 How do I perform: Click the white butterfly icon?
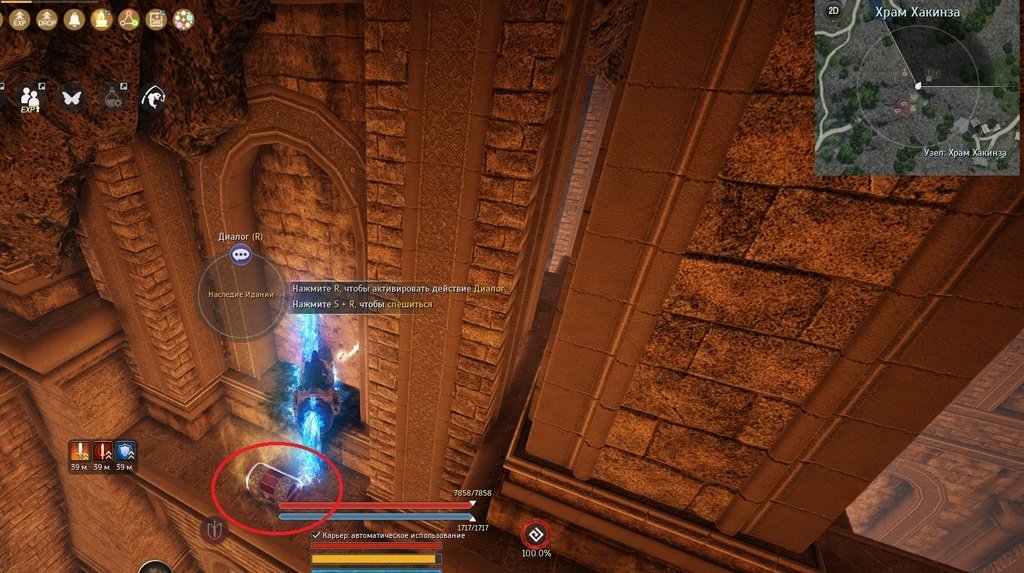(x=71, y=97)
